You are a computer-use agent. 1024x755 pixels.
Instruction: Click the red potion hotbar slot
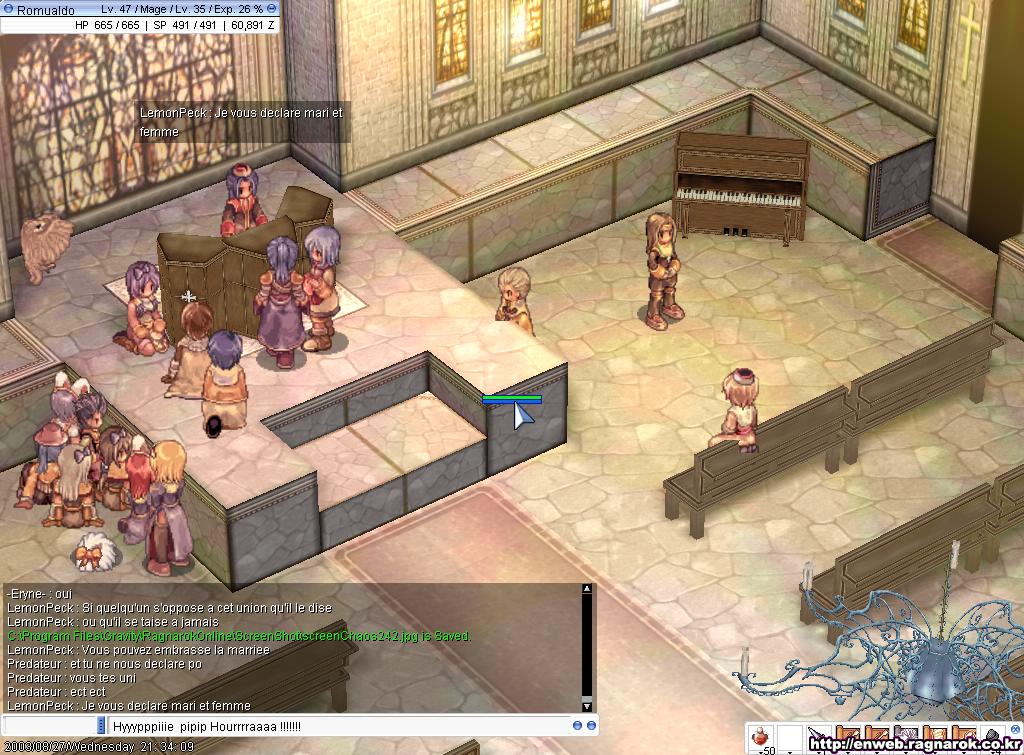(761, 737)
